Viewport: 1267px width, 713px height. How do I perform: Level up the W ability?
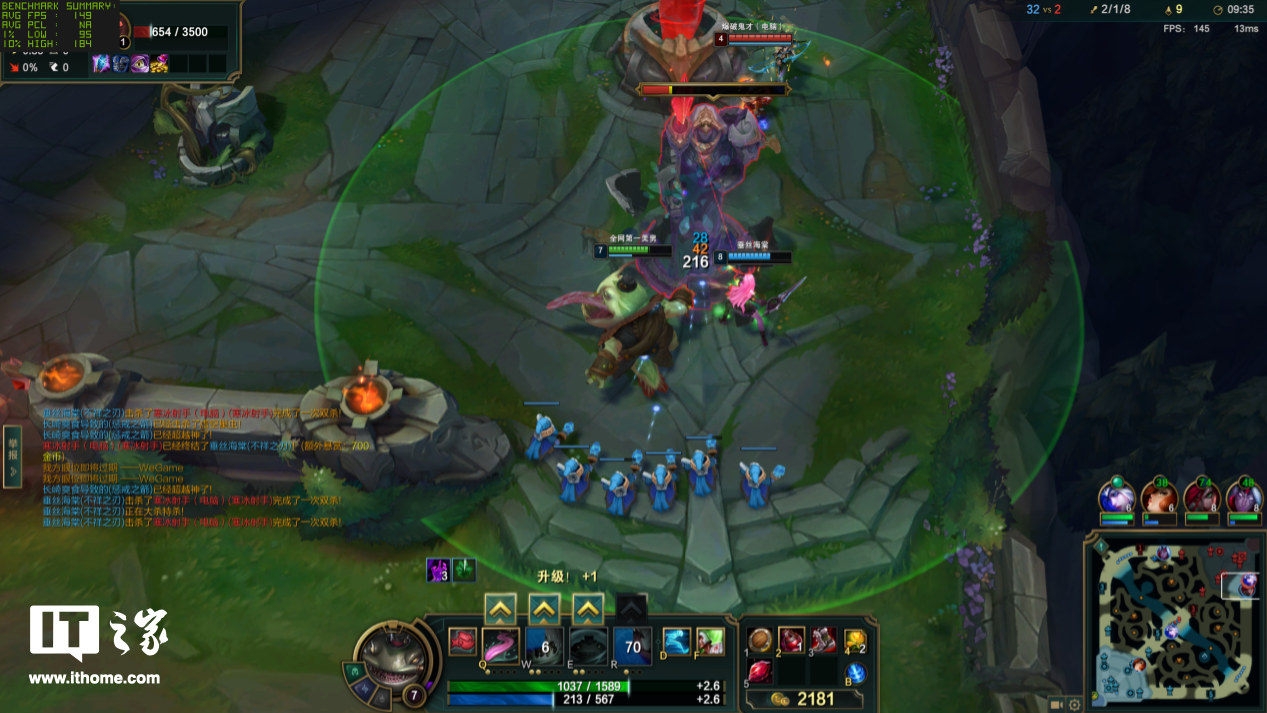[544, 608]
